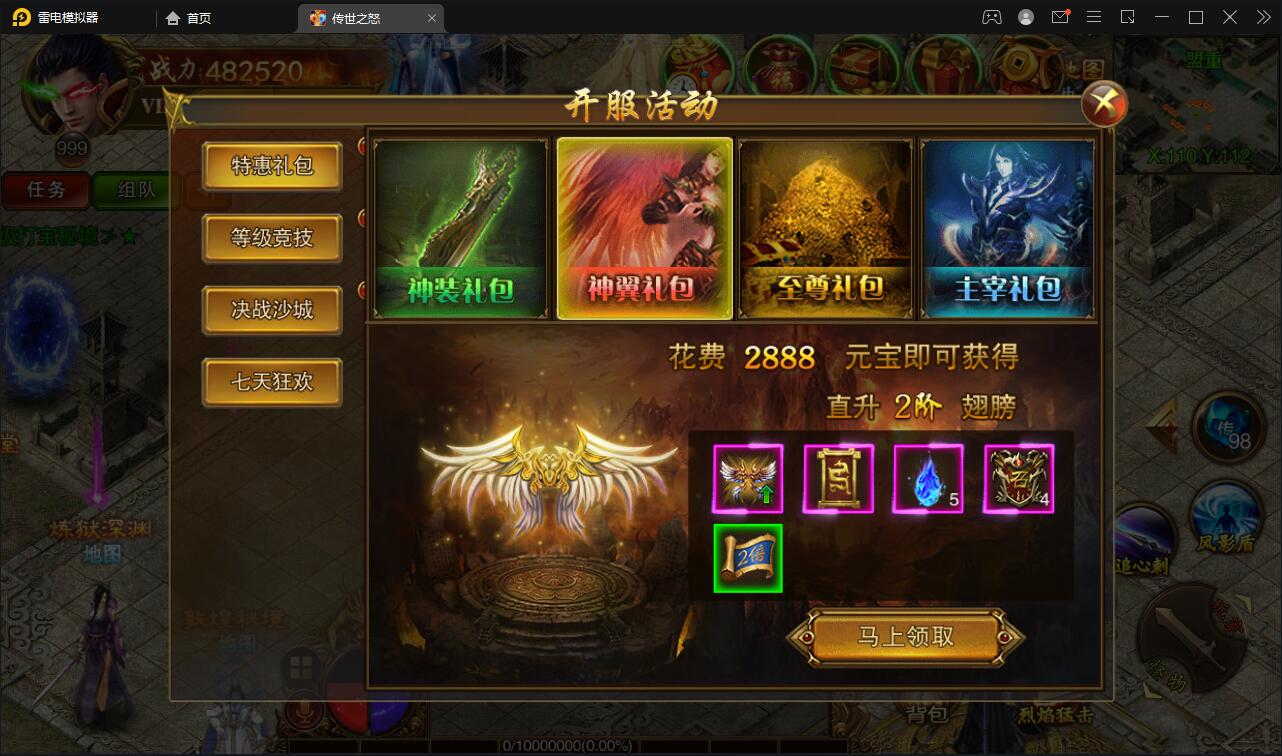Select the blue flame reward item
Image resolution: width=1282 pixels, height=756 pixels.
tap(928, 478)
